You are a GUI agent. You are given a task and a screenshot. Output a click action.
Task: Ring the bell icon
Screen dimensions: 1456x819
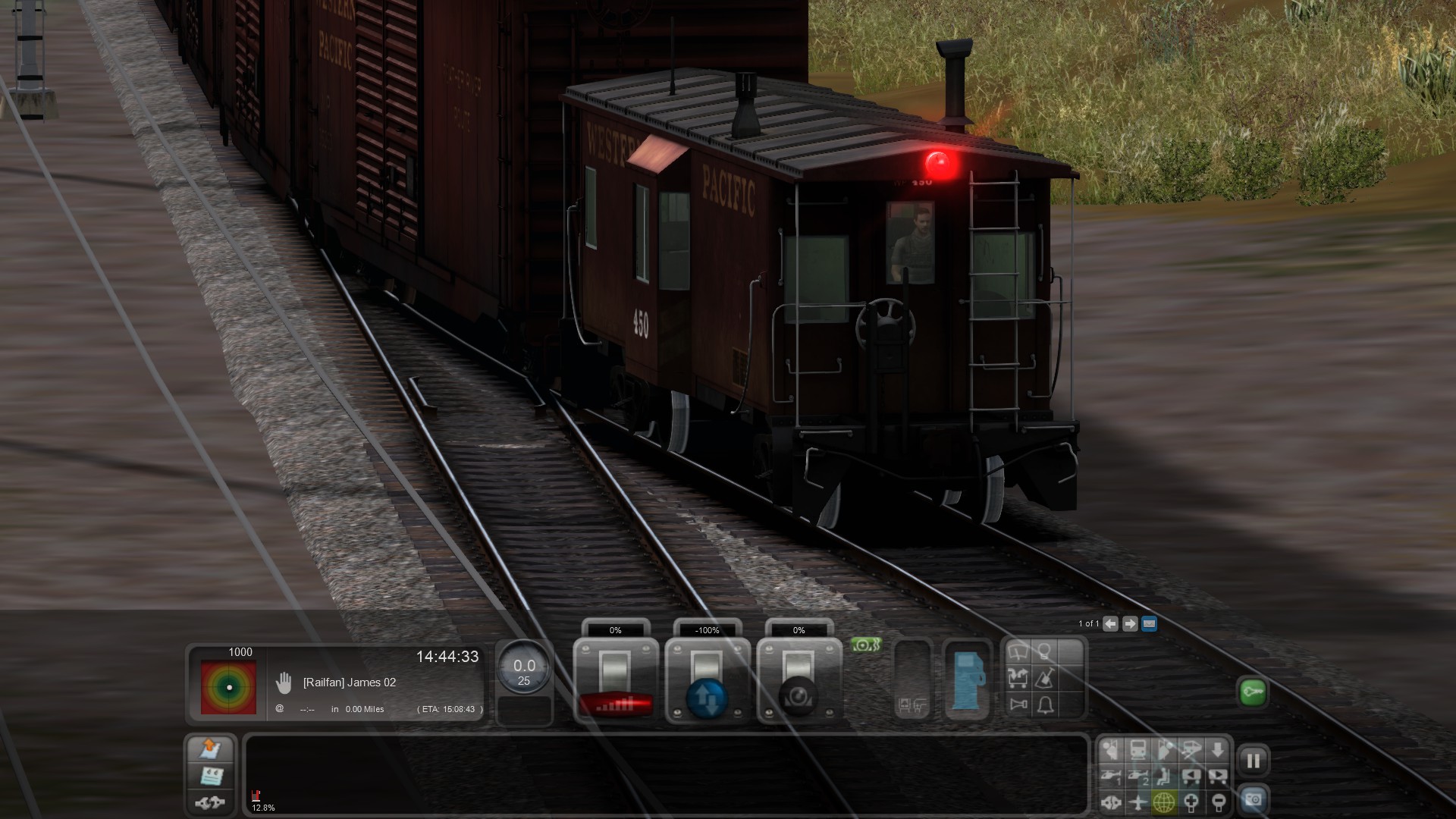(1045, 705)
